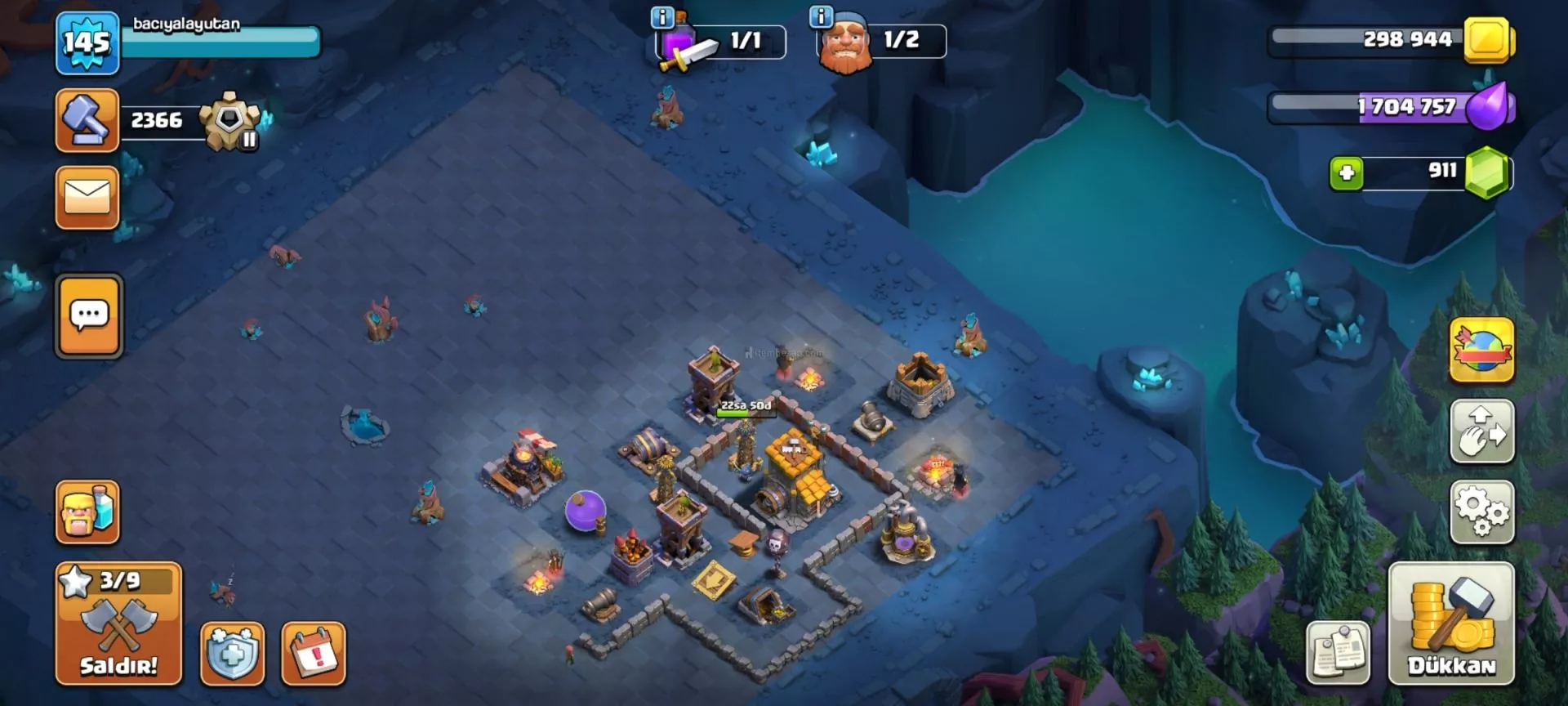The height and width of the screenshot is (706, 1568).
Task: Show info for the master builder counter
Action: pyautogui.click(x=821, y=16)
